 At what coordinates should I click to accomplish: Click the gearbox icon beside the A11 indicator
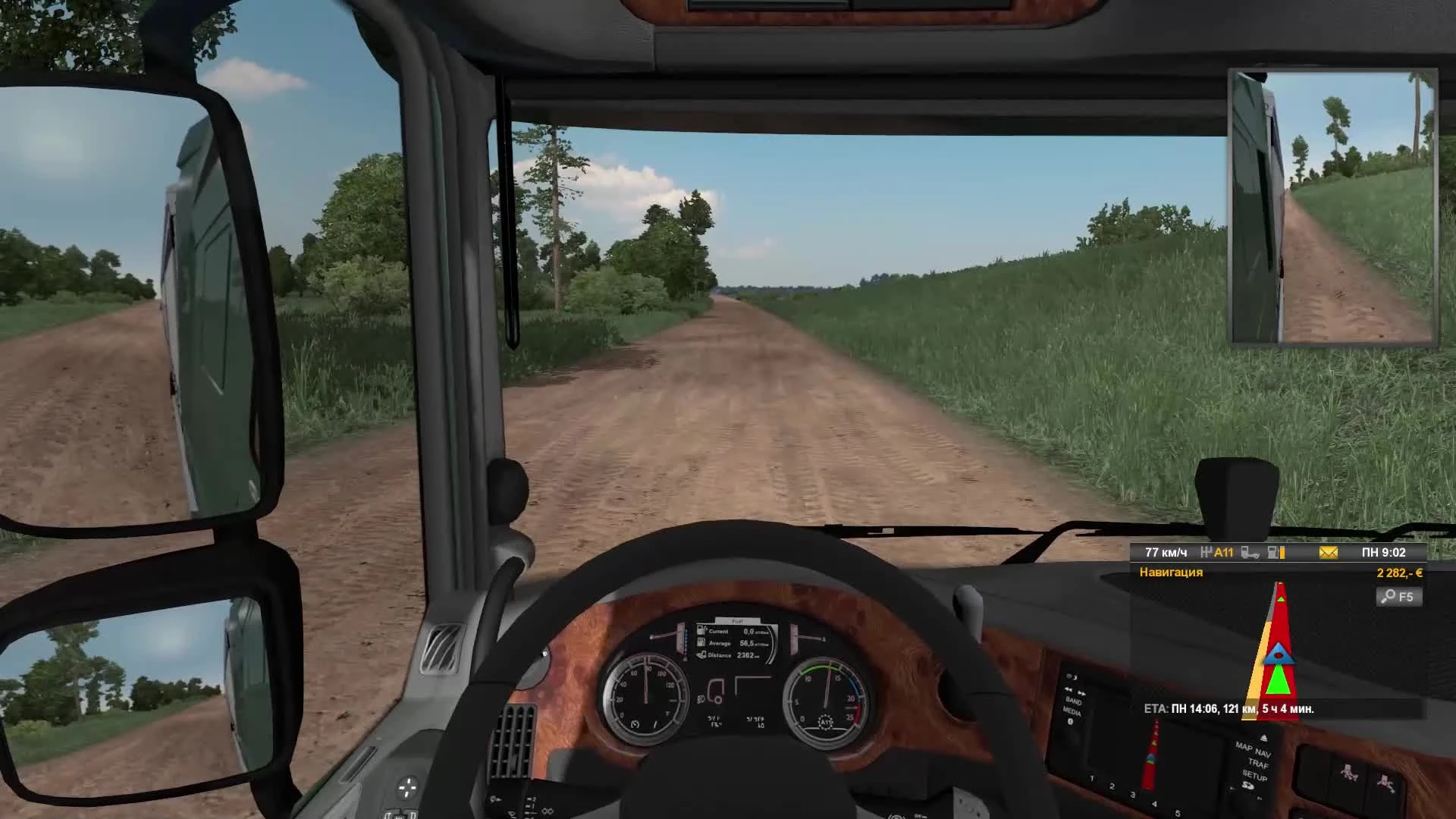pyautogui.click(x=1207, y=552)
